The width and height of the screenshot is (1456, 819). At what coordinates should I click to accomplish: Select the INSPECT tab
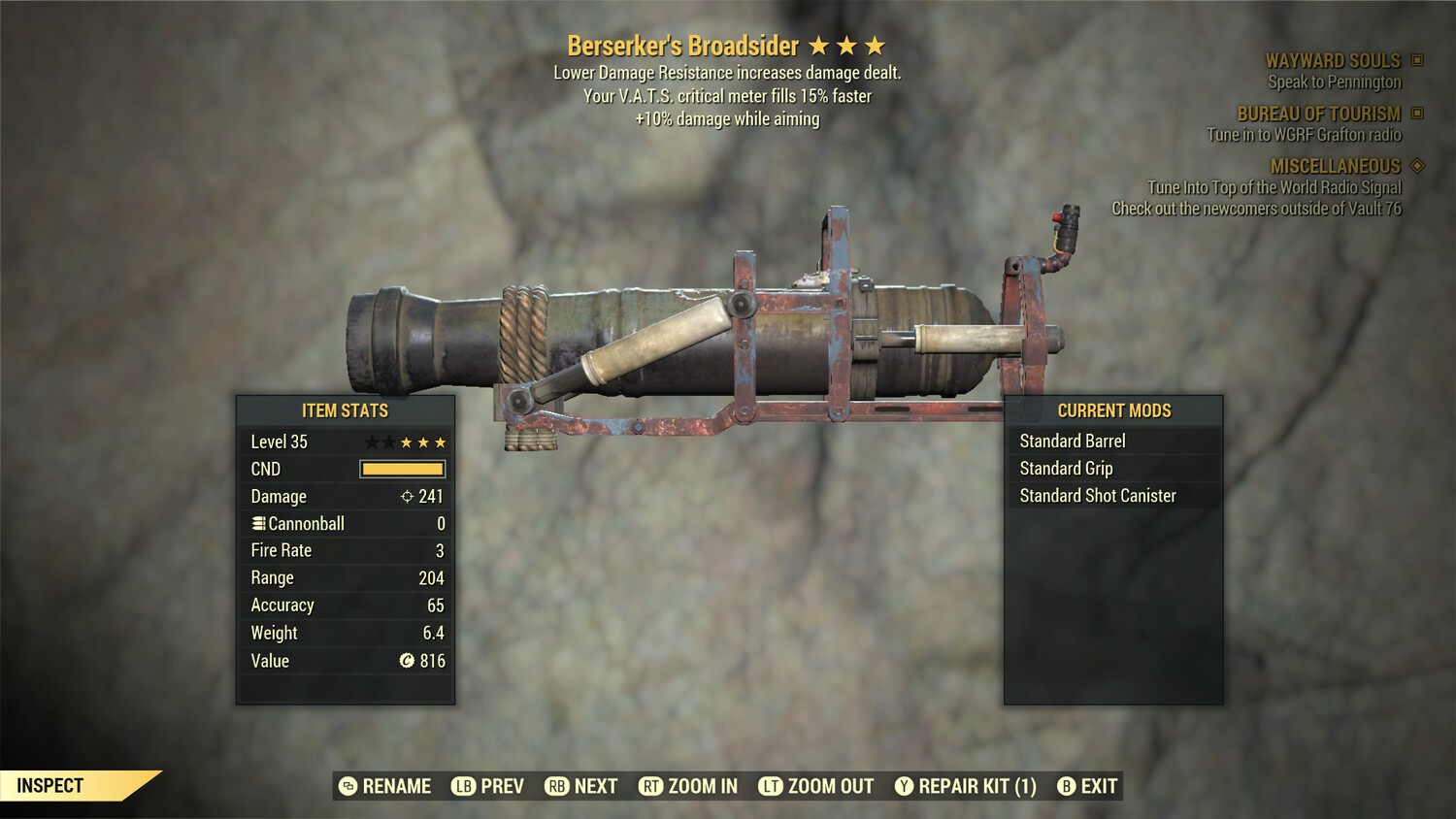50,785
